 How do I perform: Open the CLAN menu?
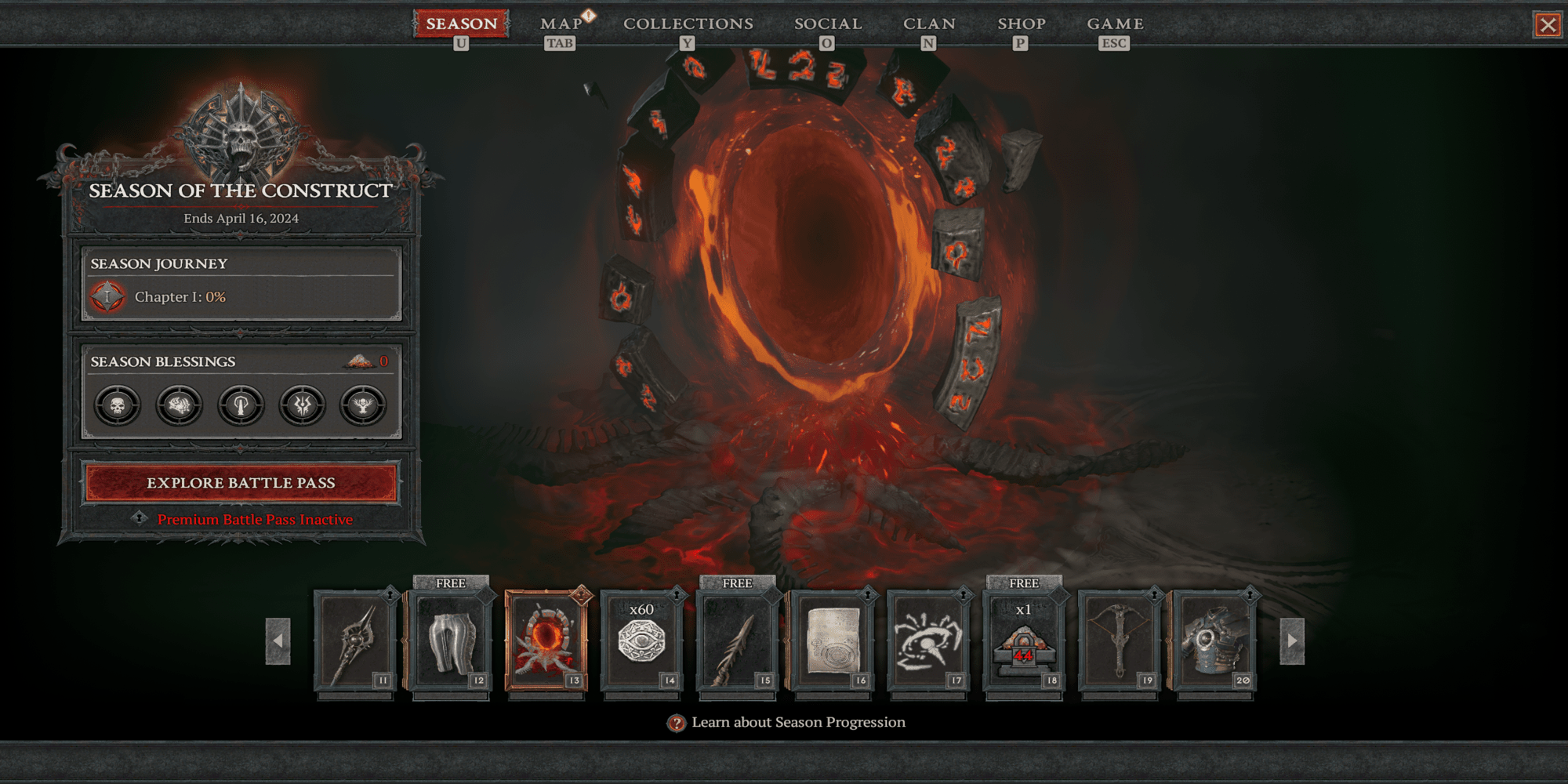coord(929,24)
